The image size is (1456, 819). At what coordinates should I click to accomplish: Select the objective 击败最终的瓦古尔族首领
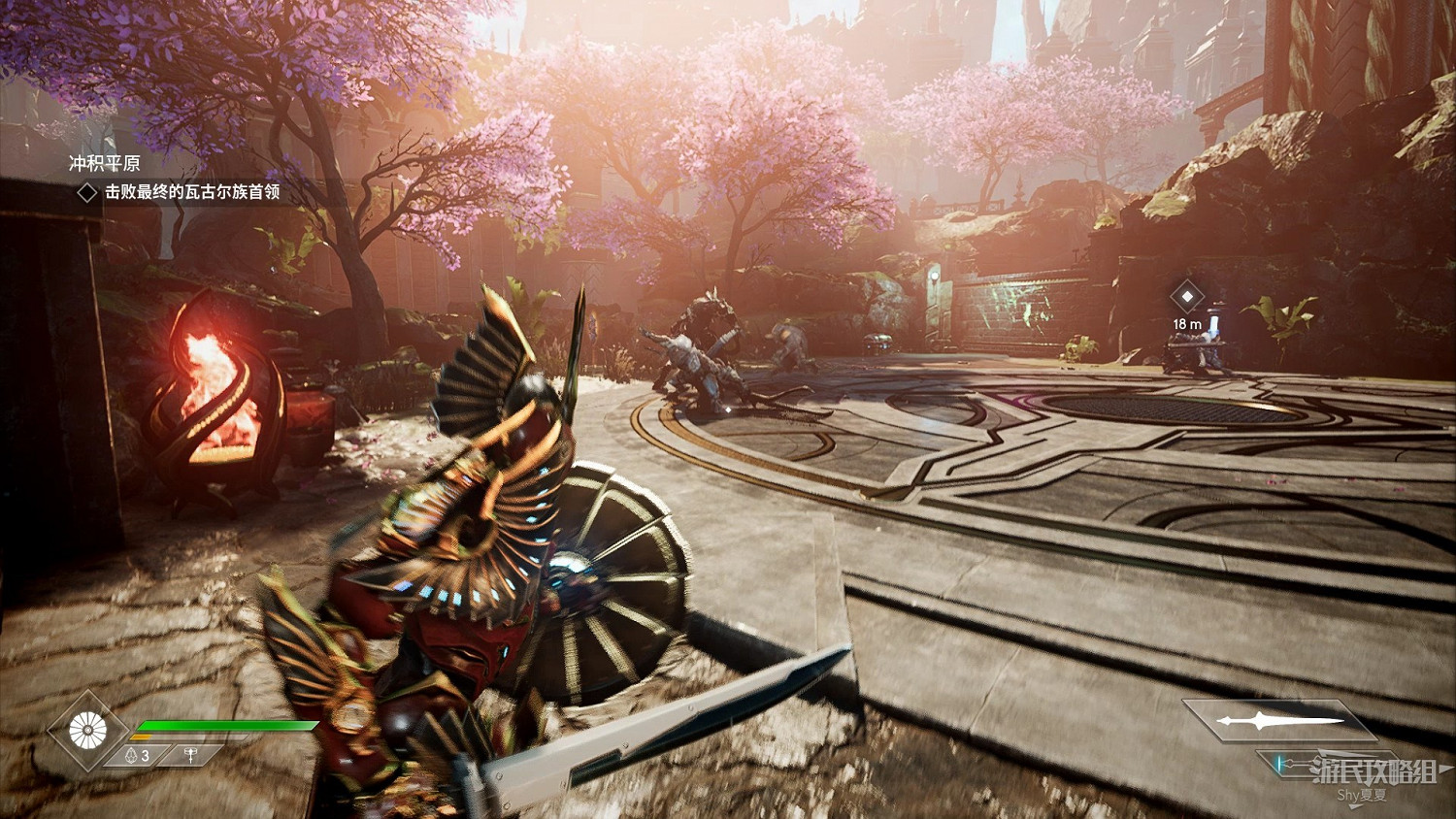[x=191, y=192]
